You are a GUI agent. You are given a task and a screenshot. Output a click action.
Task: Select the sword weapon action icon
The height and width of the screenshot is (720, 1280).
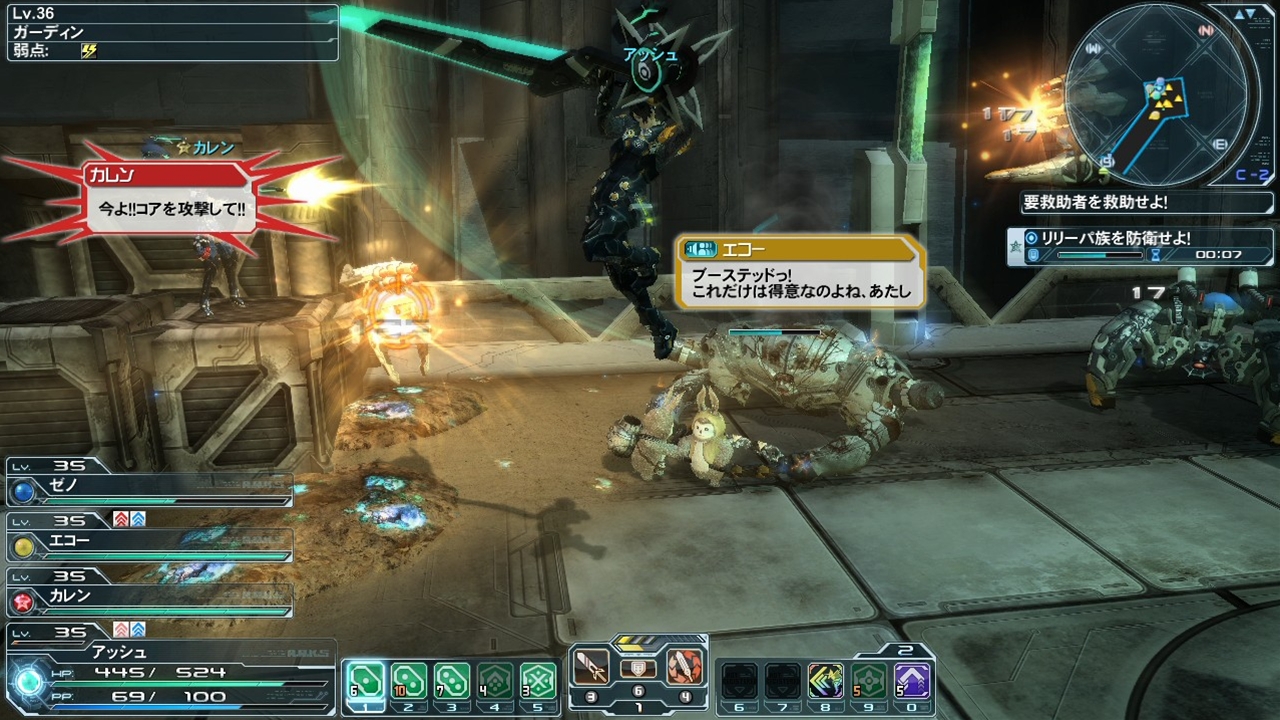(x=592, y=666)
